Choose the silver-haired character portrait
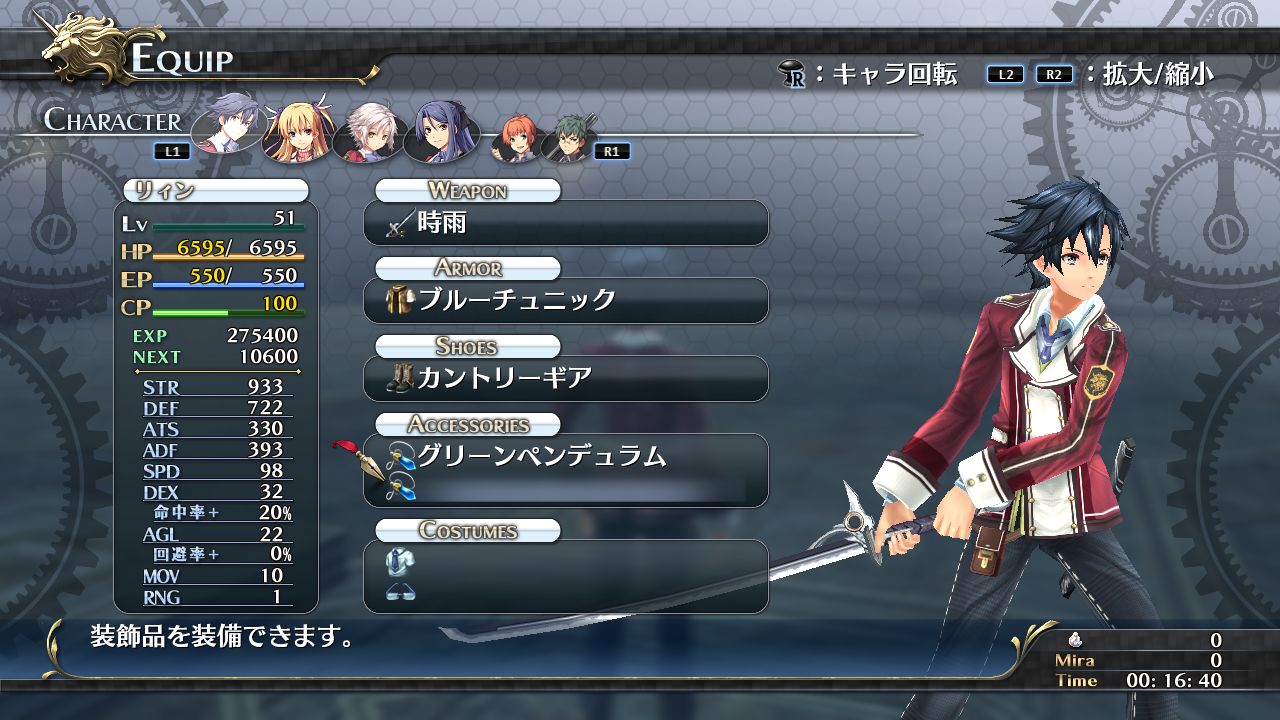Viewport: 1280px width, 720px height. (x=366, y=129)
